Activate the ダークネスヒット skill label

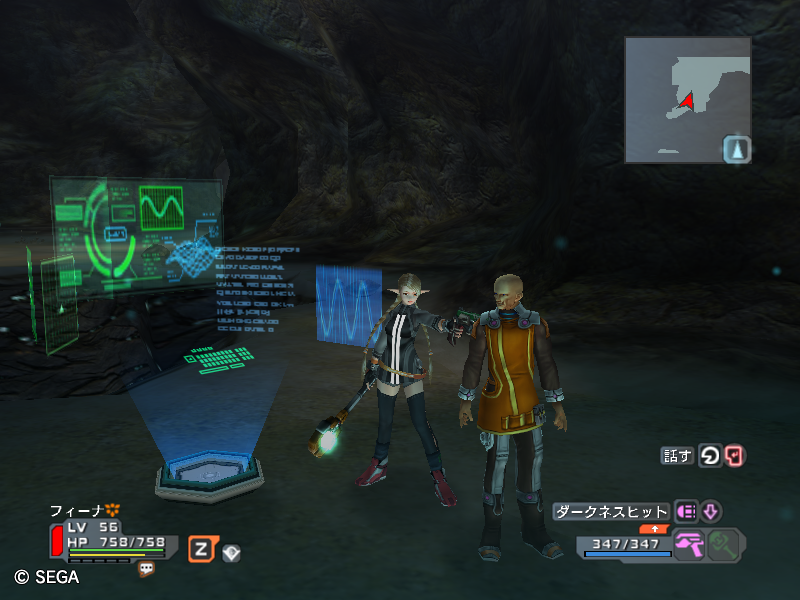(611, 512)
